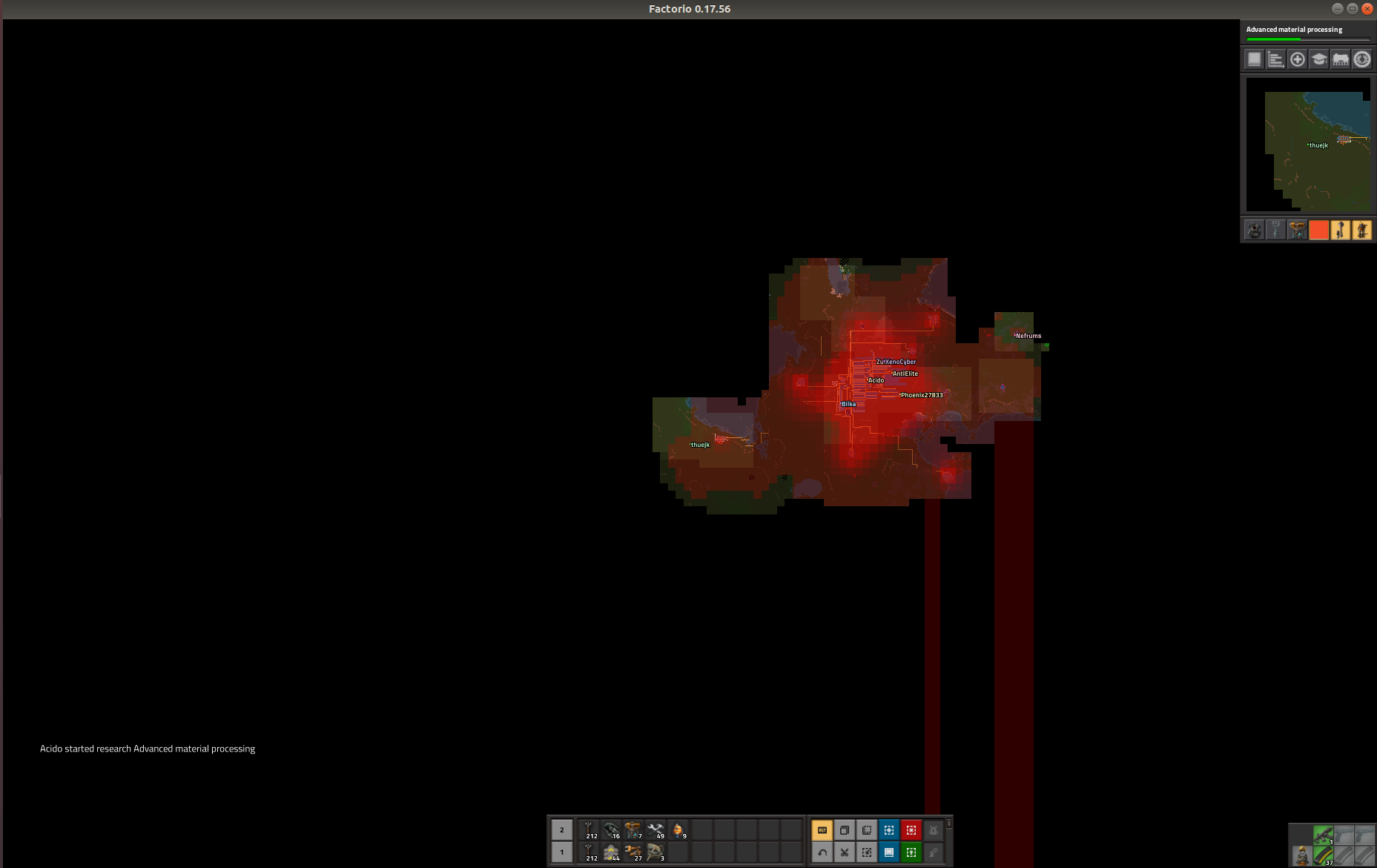Select a grenade from quickbar row 2
The image size is (1377, 868).
(613, 830)
